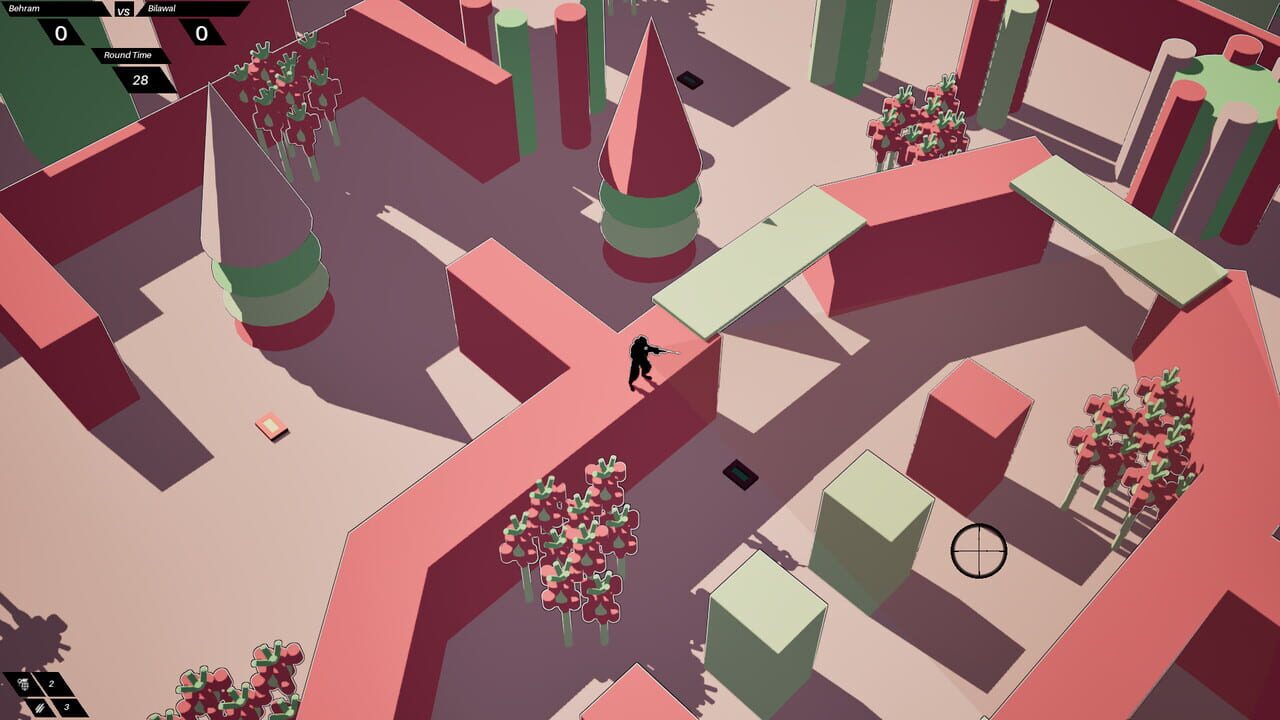Screen dimensions: 1280x720
Task: Toggle the grenade count showing 2
Action: [53, 684]
